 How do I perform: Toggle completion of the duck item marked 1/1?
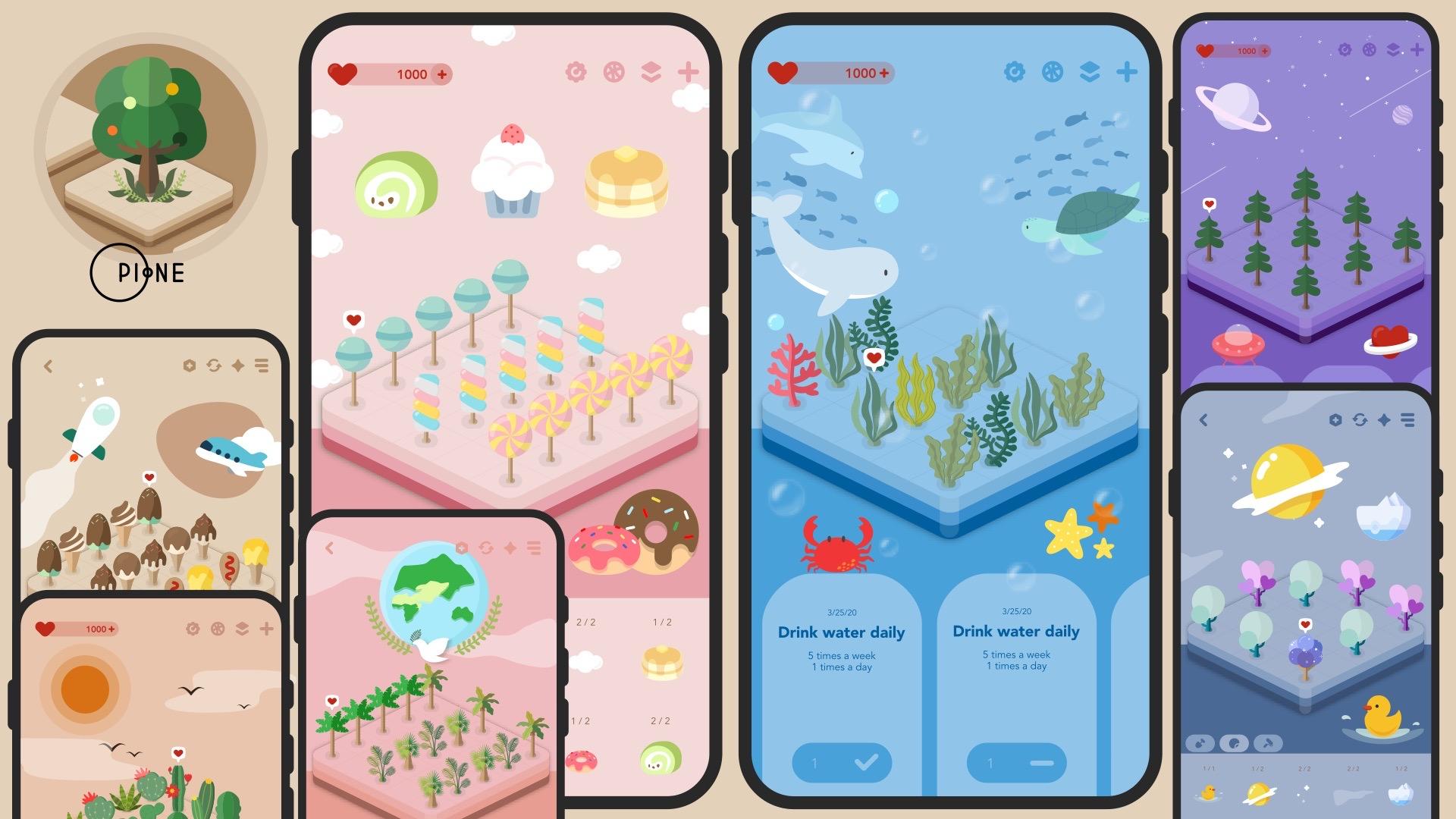tap(1209, 792)
